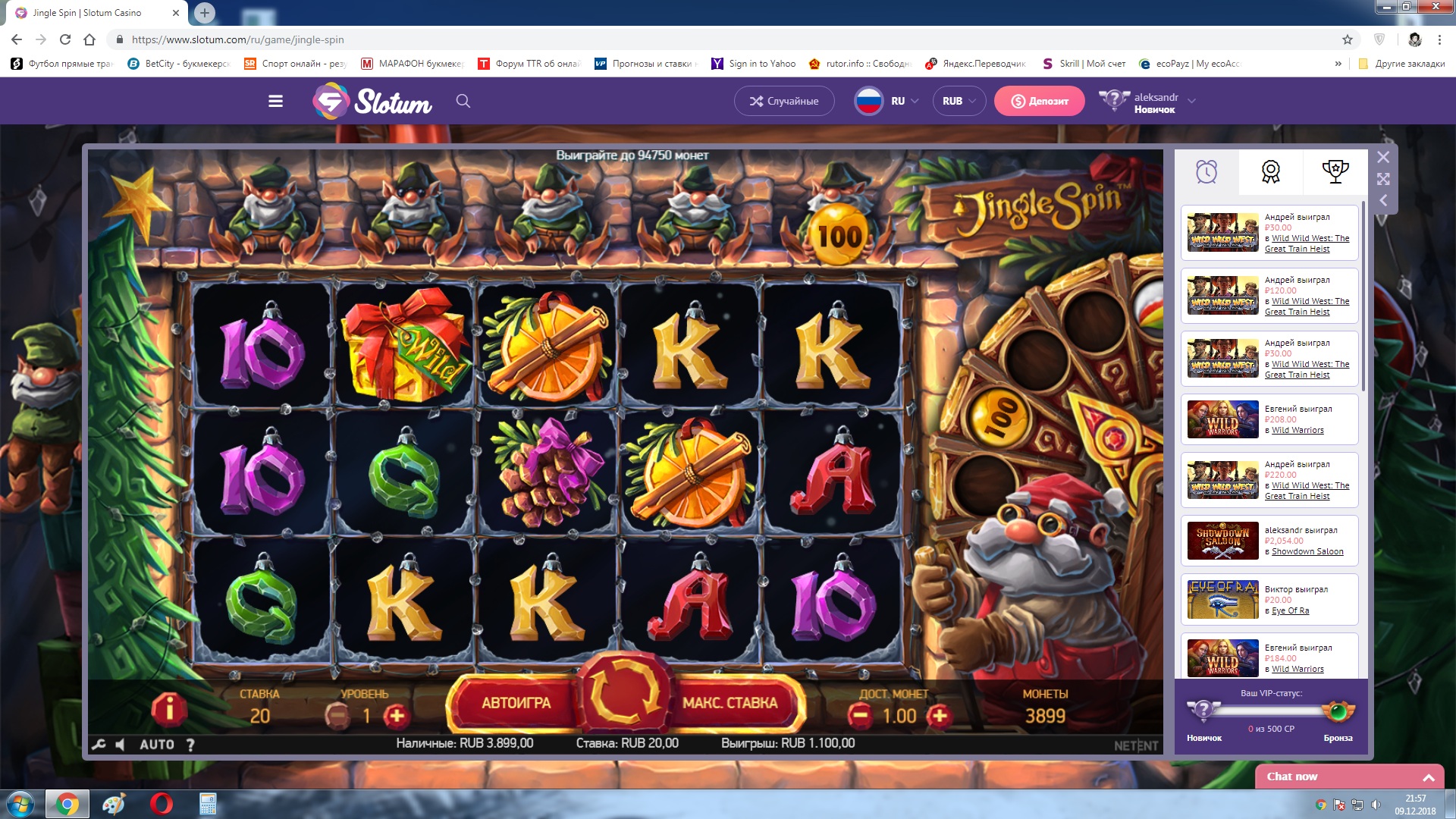Close the game window with the X

coord(1383,157)
